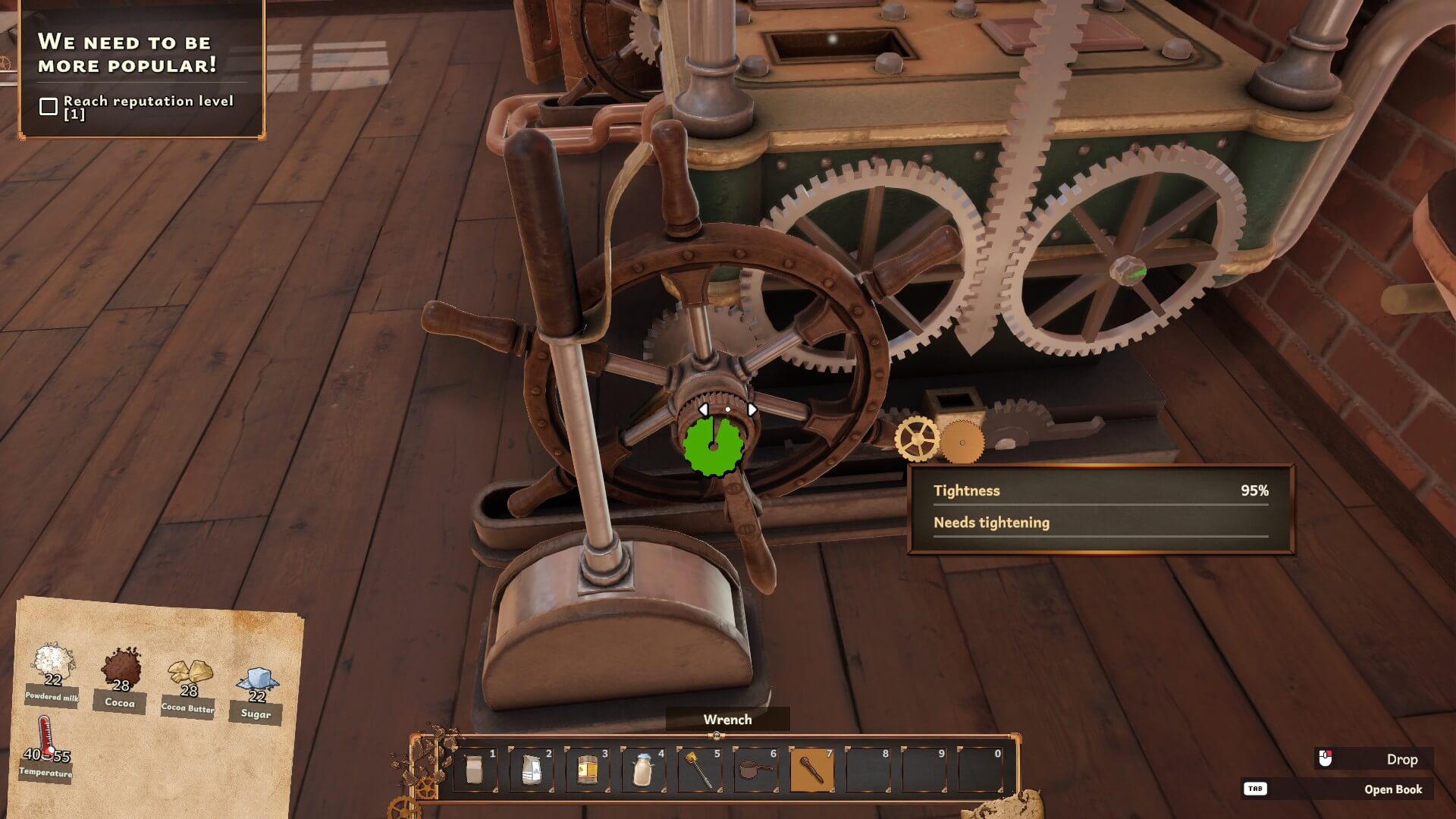Screen dimensions: 1456x819
Task: Click the right tightening arrow
Action: [752, 409]
